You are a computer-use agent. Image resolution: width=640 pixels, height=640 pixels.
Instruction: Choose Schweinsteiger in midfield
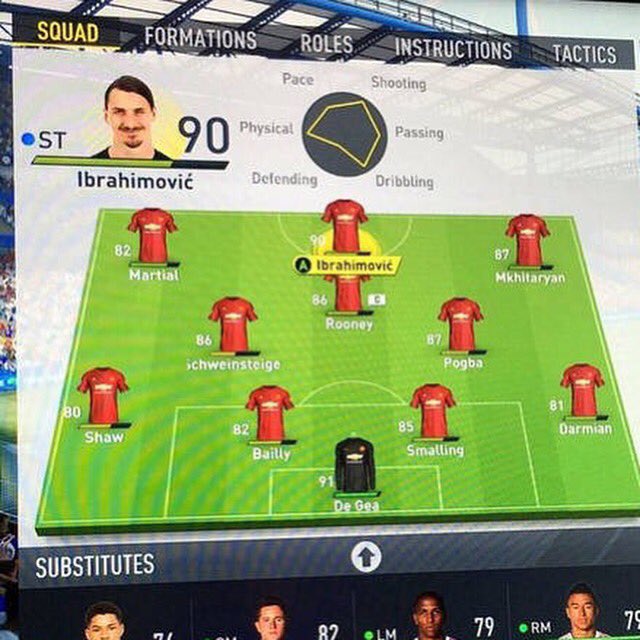(233, 325)
